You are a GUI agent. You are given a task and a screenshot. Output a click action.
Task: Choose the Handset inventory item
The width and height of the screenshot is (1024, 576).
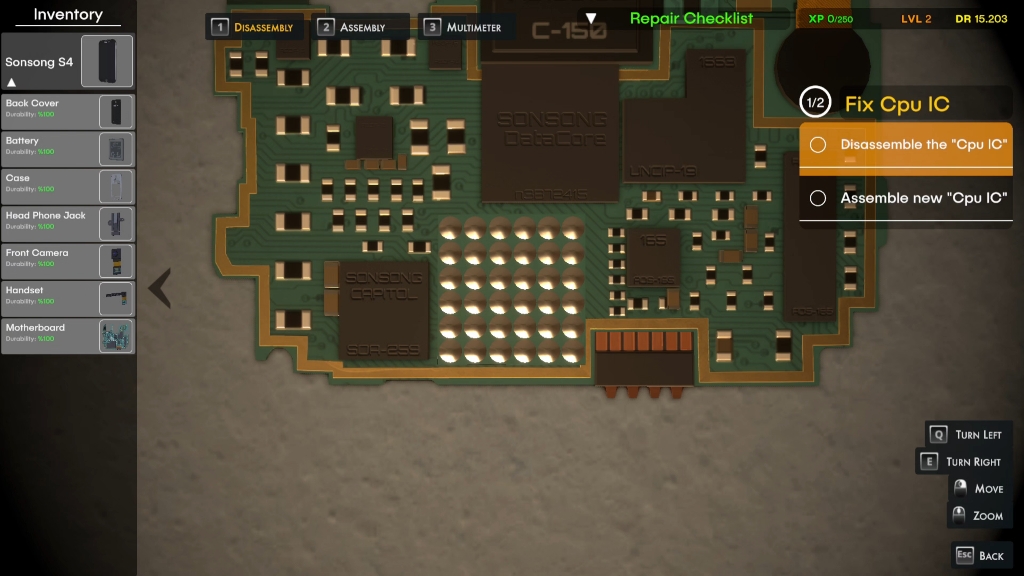68,298
